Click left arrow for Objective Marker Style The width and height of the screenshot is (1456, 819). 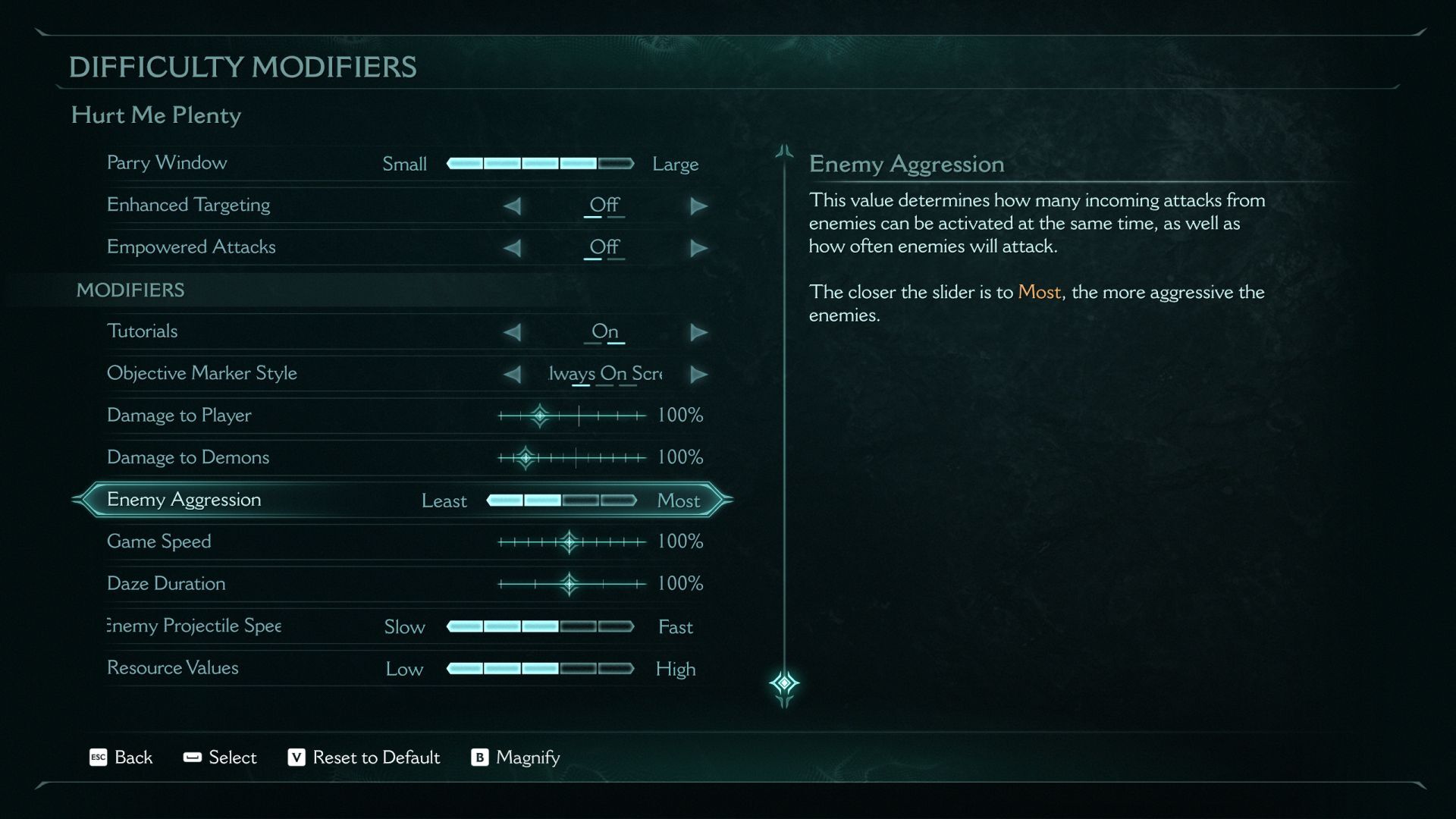[513, 374]
